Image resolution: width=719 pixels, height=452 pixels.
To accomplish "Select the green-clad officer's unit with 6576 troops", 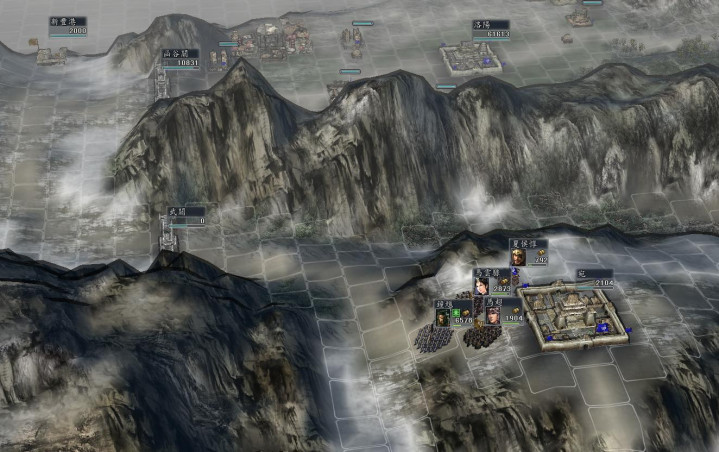I will (x=443, y=316).
